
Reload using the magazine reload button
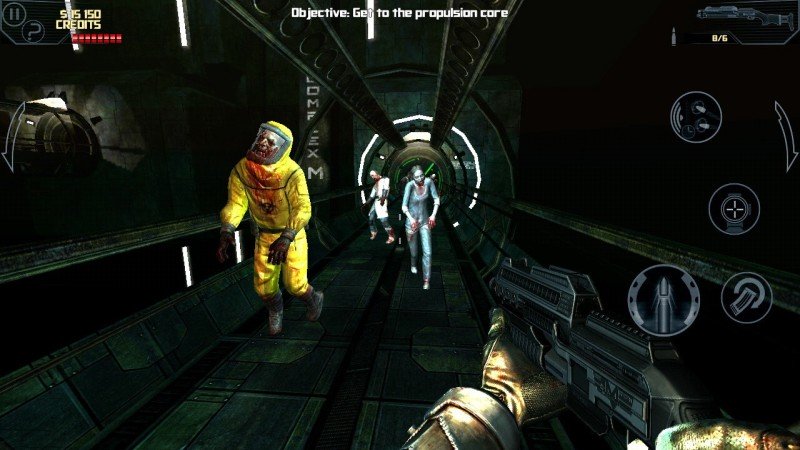click(x=746, y=297)
